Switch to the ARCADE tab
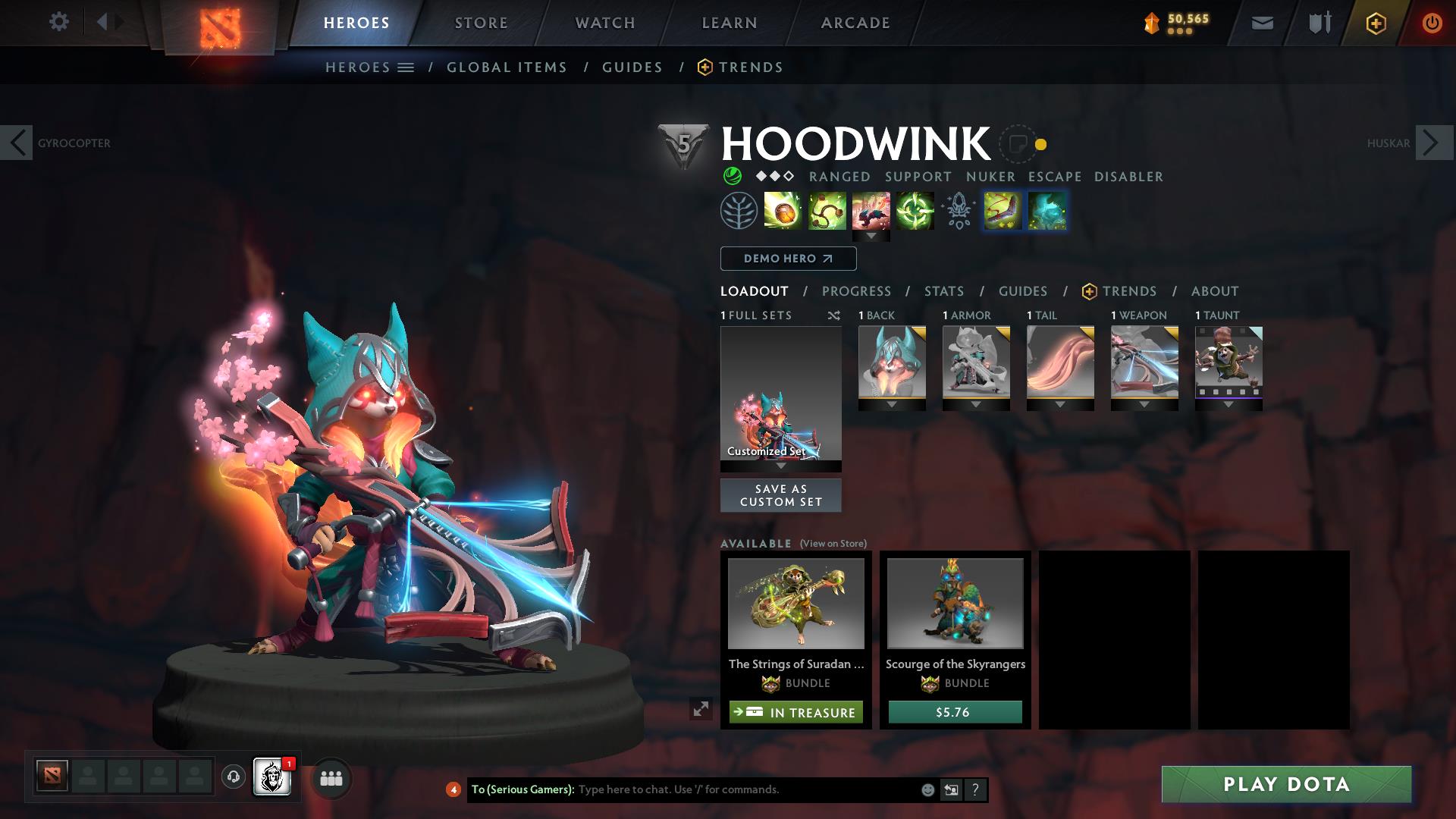1456x819 pixels. point(855,22)
